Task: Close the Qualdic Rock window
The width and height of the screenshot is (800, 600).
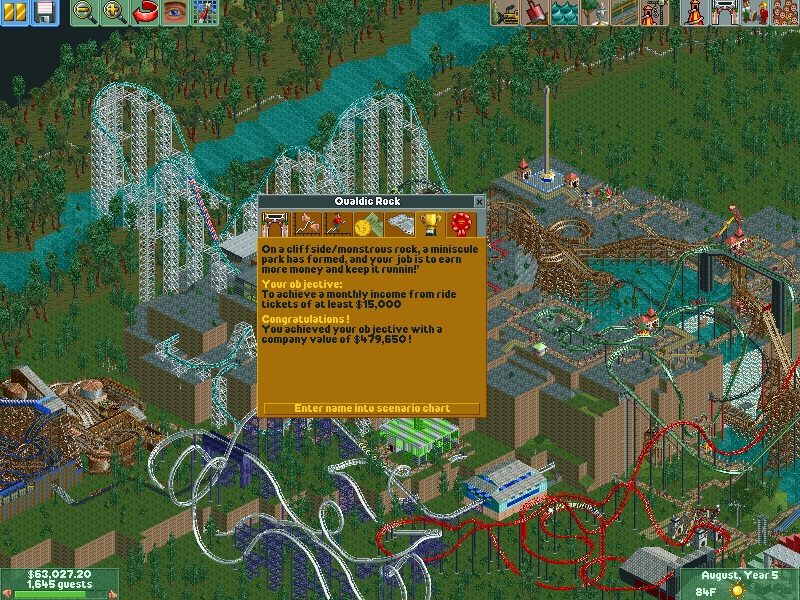Action: [x=479, y=202]
